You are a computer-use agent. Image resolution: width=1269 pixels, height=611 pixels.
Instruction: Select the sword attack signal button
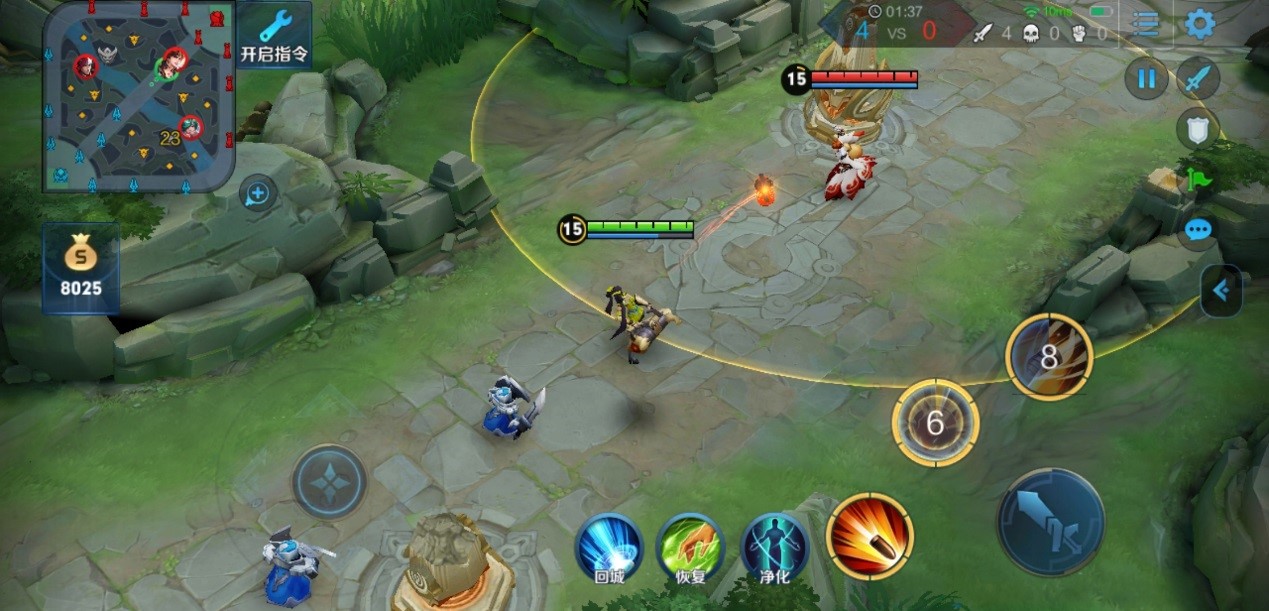click(x=1197, y=79)
